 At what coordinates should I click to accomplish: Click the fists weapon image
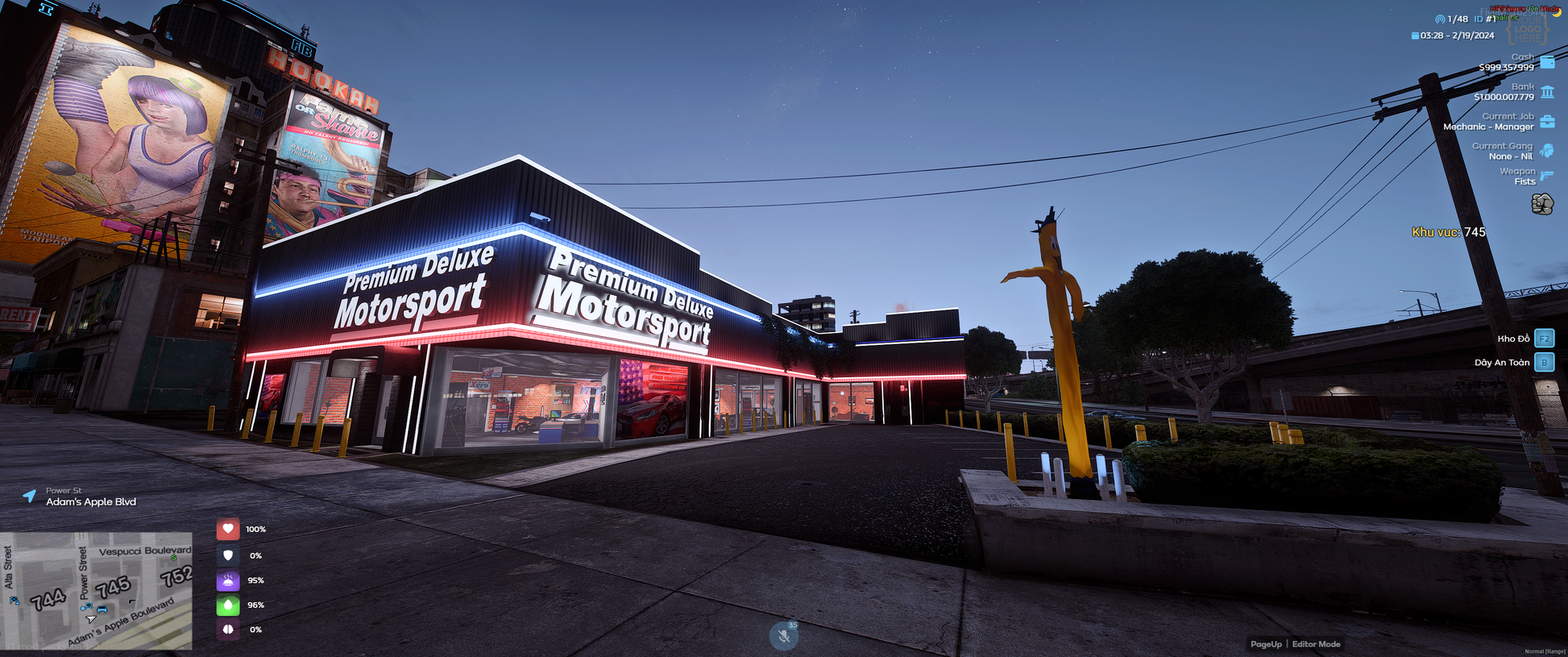tap(1542, 204)
